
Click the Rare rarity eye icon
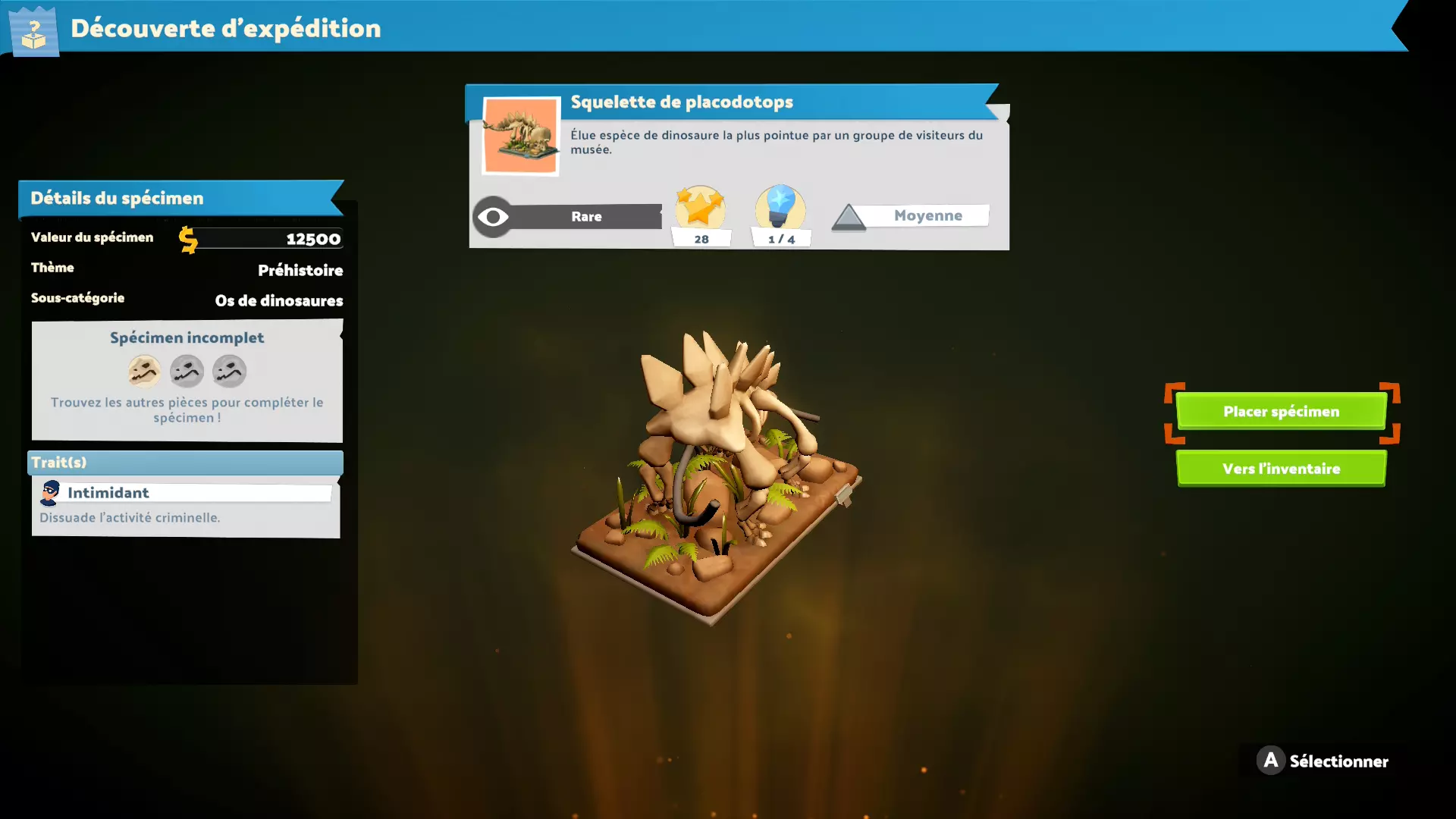[x=493, y=217]
